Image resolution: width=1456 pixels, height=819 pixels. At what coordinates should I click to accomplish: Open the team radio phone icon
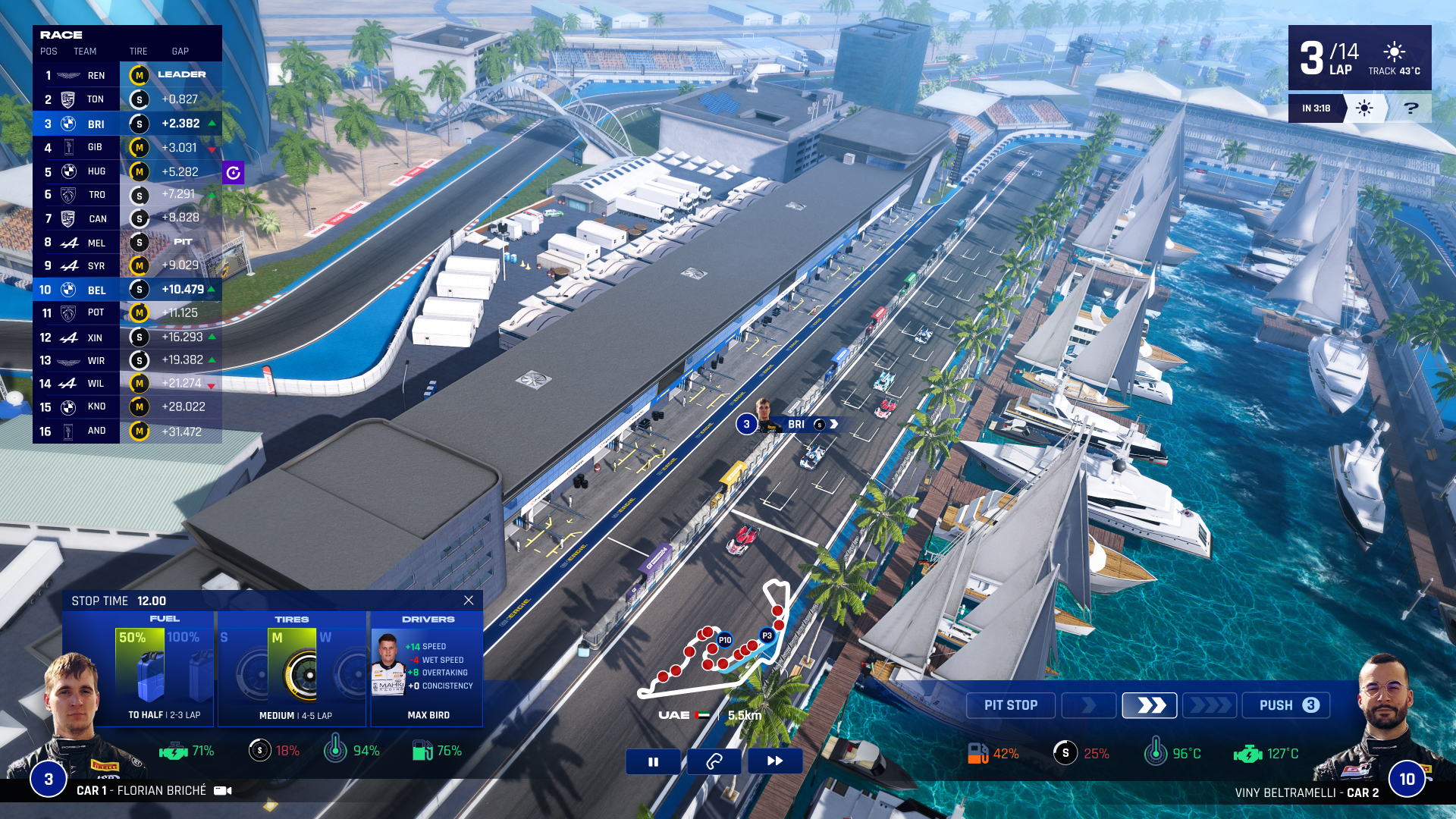(x=714, y=761)
